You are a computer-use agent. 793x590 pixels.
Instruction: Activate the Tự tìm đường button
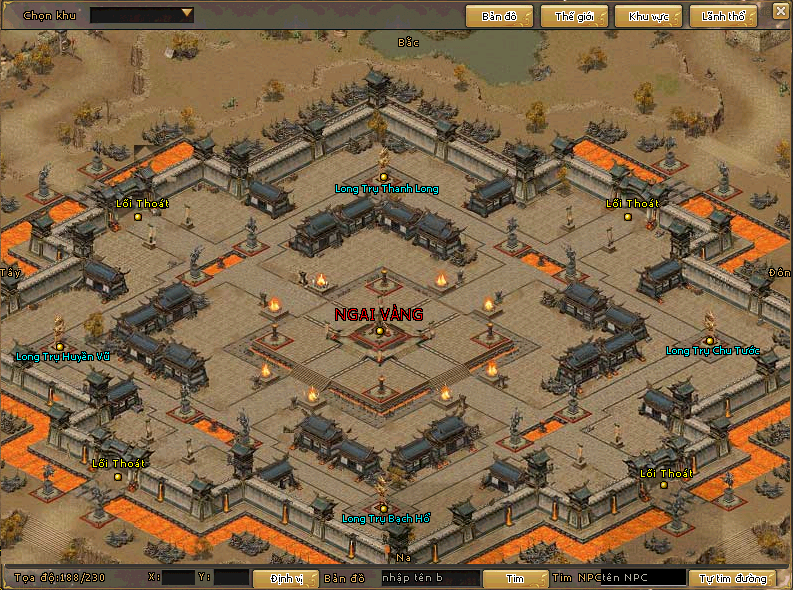pyautogui.click(x=732, y=578)
